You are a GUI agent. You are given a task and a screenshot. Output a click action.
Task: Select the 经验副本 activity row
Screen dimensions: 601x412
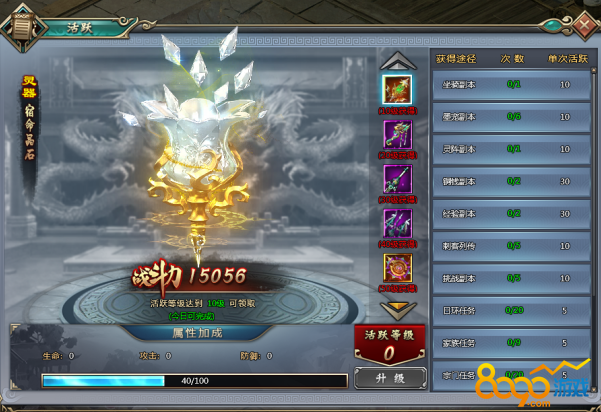[510, 214]
